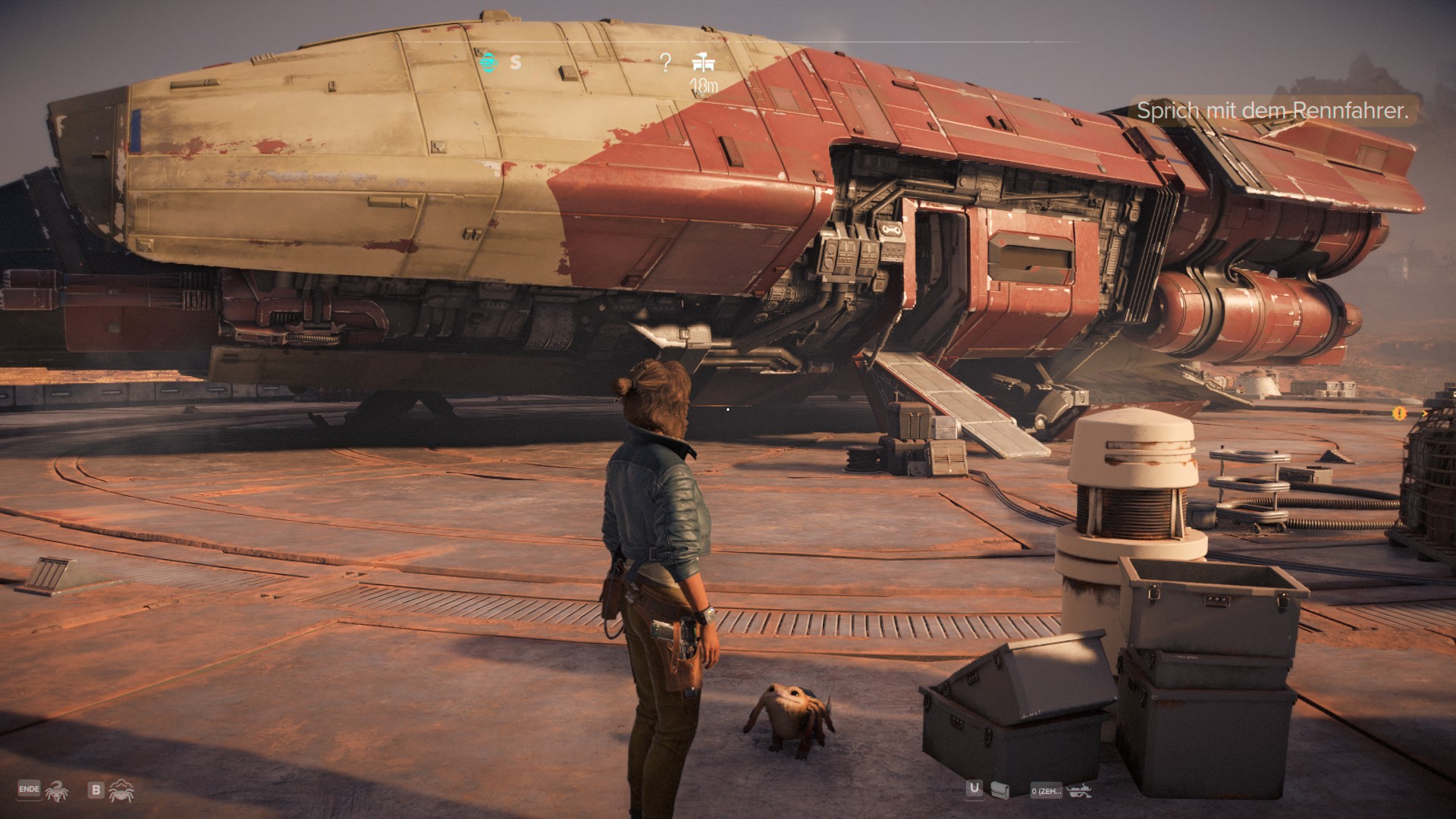This screenshot has width=1456, height=819.
Task: Open the objective 'Sprich mit dem Rennfahrer'
Action: point(1272,111)
